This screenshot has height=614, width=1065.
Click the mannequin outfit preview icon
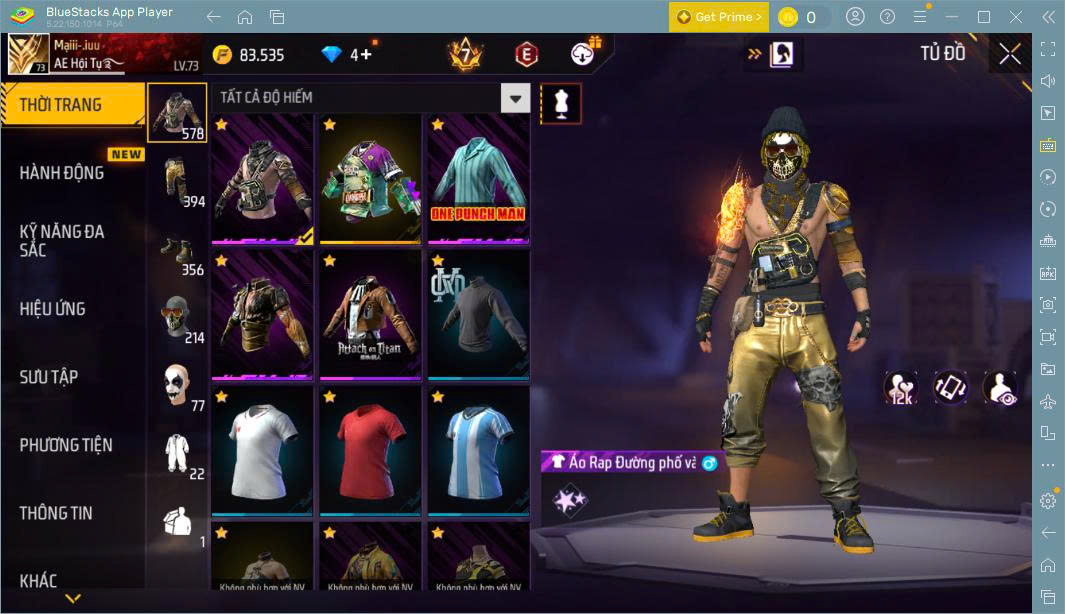click(x=560, y=104)
